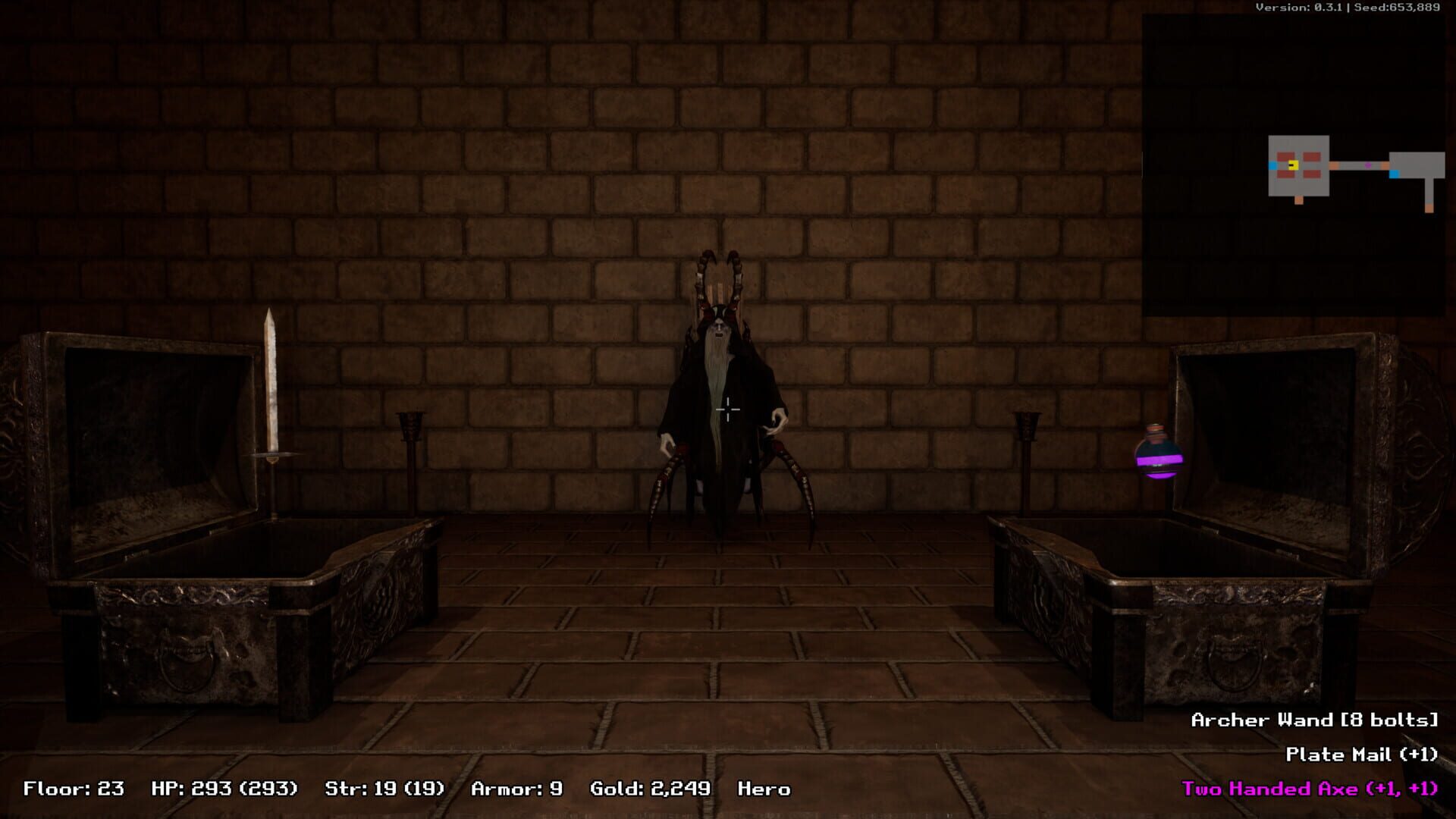
Task: Click the purple item dot in the minimap corridor
Action: click(1368, 165)
